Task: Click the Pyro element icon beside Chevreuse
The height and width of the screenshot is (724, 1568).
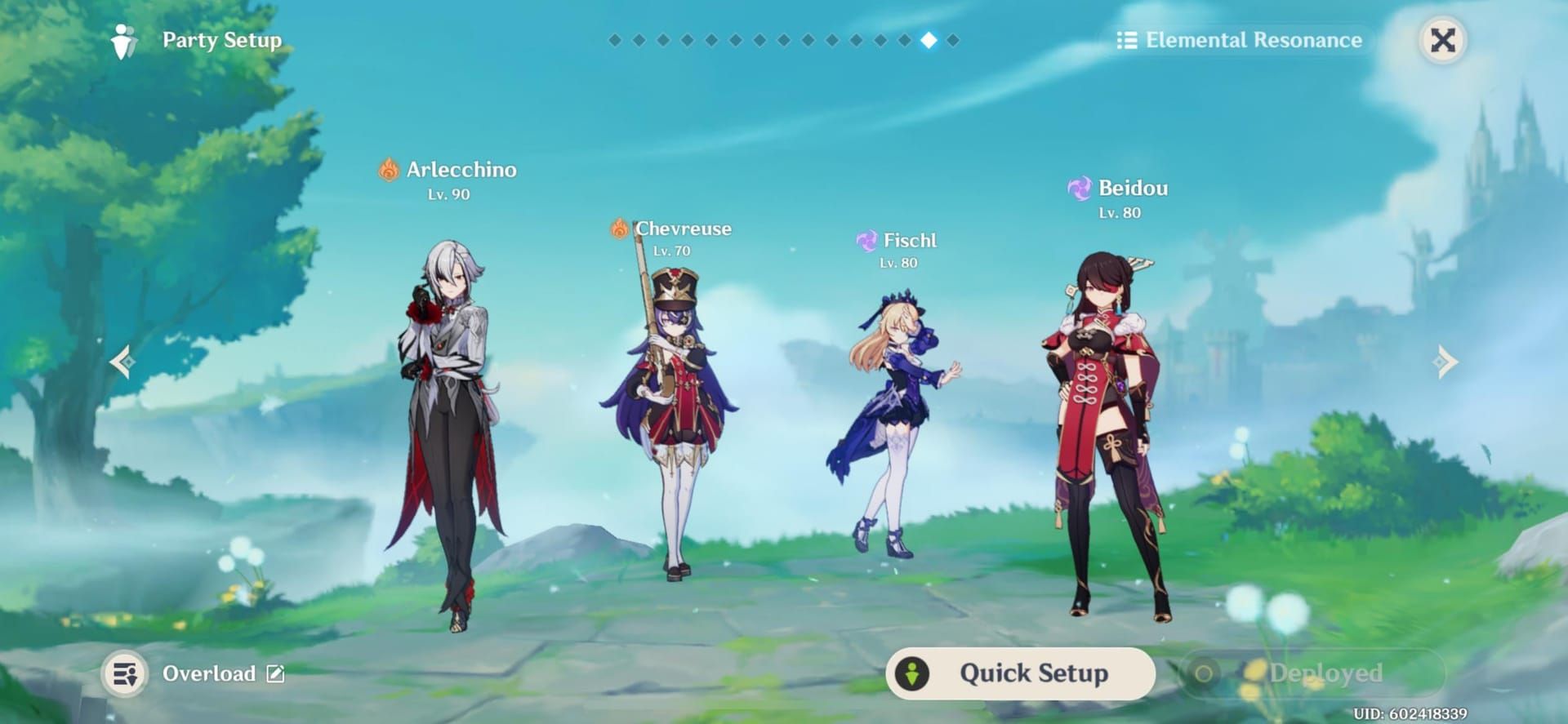Action: (620, 229)
